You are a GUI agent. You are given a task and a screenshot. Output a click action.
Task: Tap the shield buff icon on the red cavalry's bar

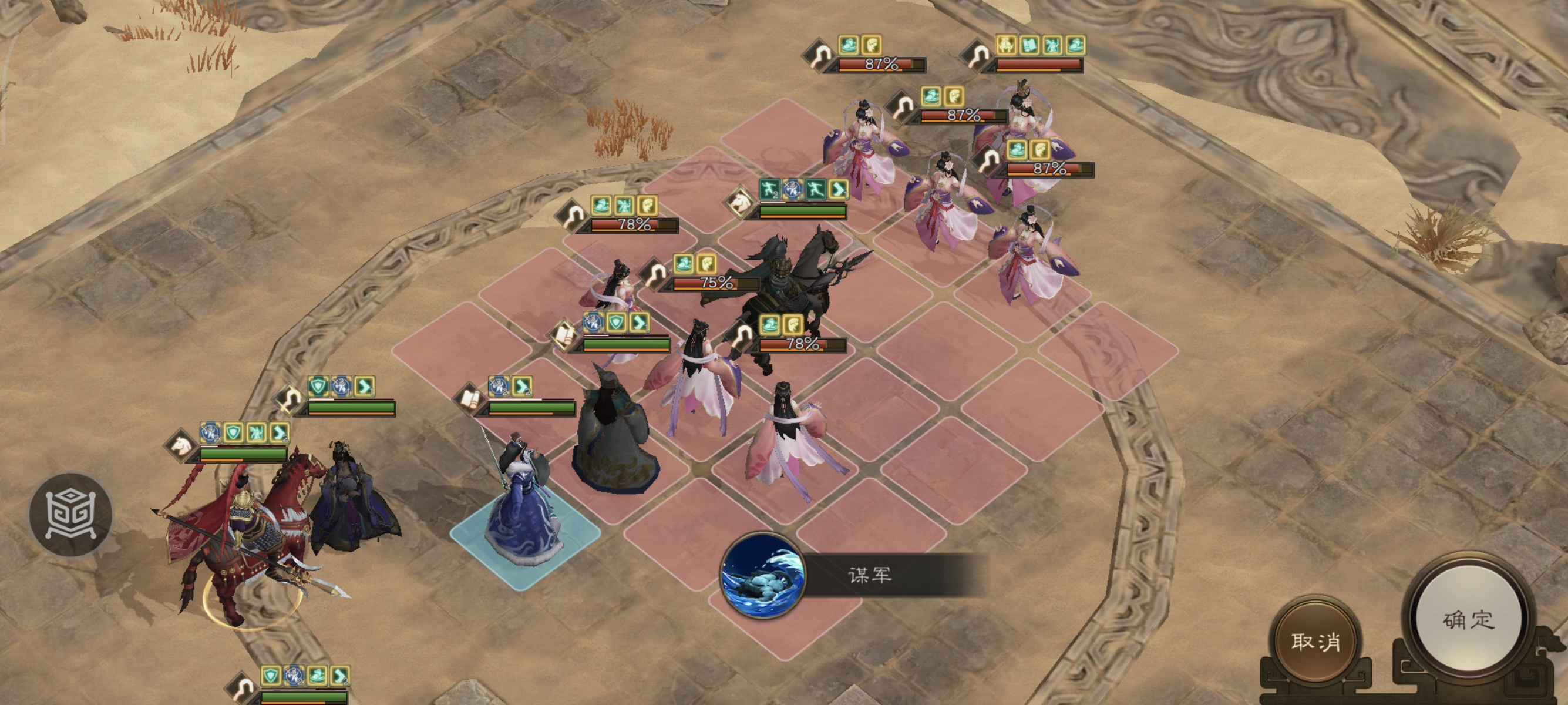coord(234,432)
